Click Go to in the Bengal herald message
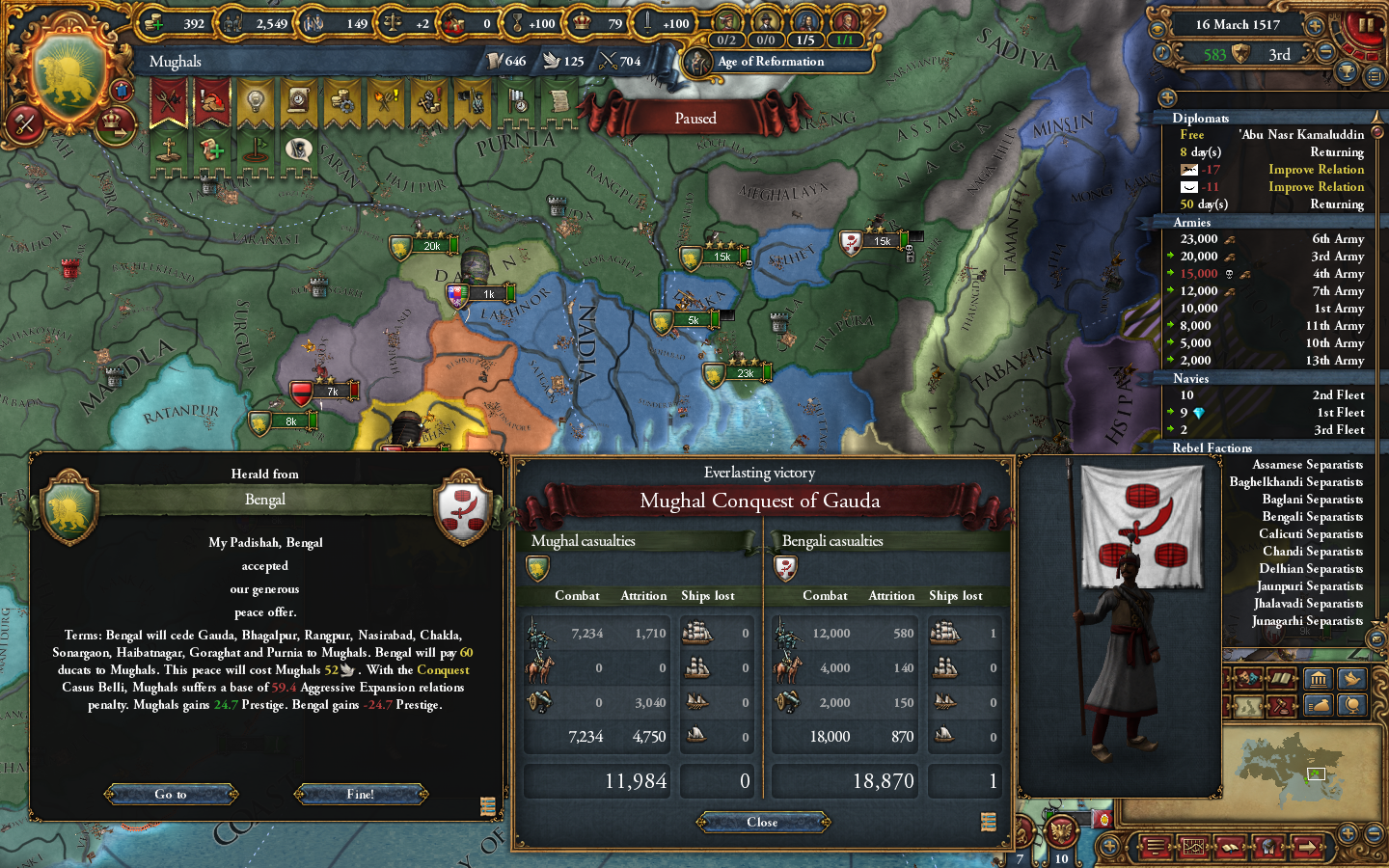Viewport: 1389px width, 868px height. tap(171, 794)
